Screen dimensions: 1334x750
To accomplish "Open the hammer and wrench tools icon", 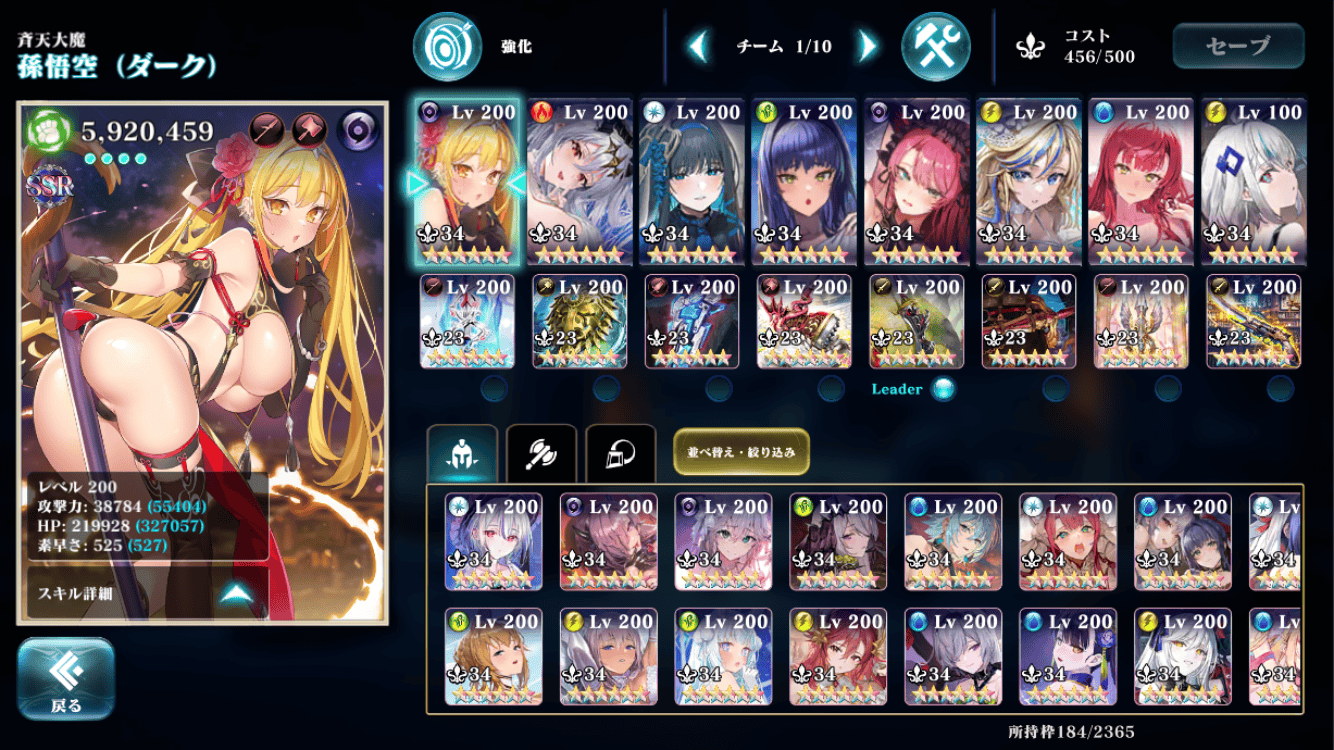I will point(936,46).
